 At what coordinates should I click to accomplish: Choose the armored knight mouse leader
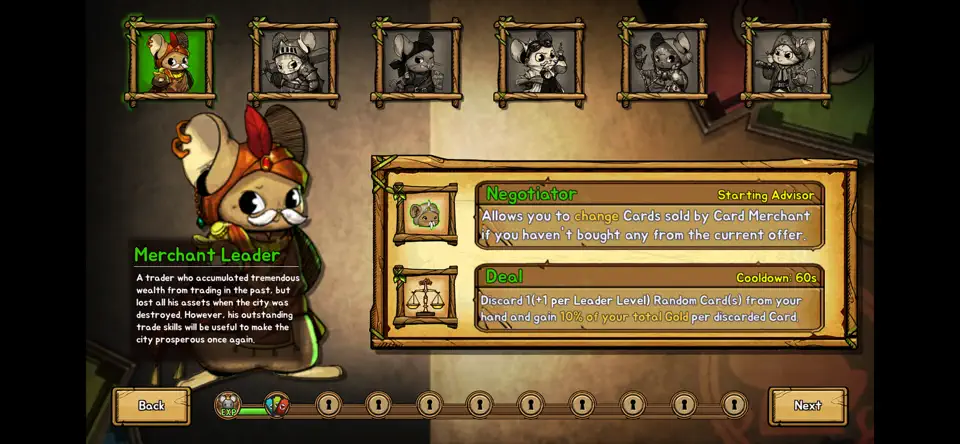(x=294, y=62)
